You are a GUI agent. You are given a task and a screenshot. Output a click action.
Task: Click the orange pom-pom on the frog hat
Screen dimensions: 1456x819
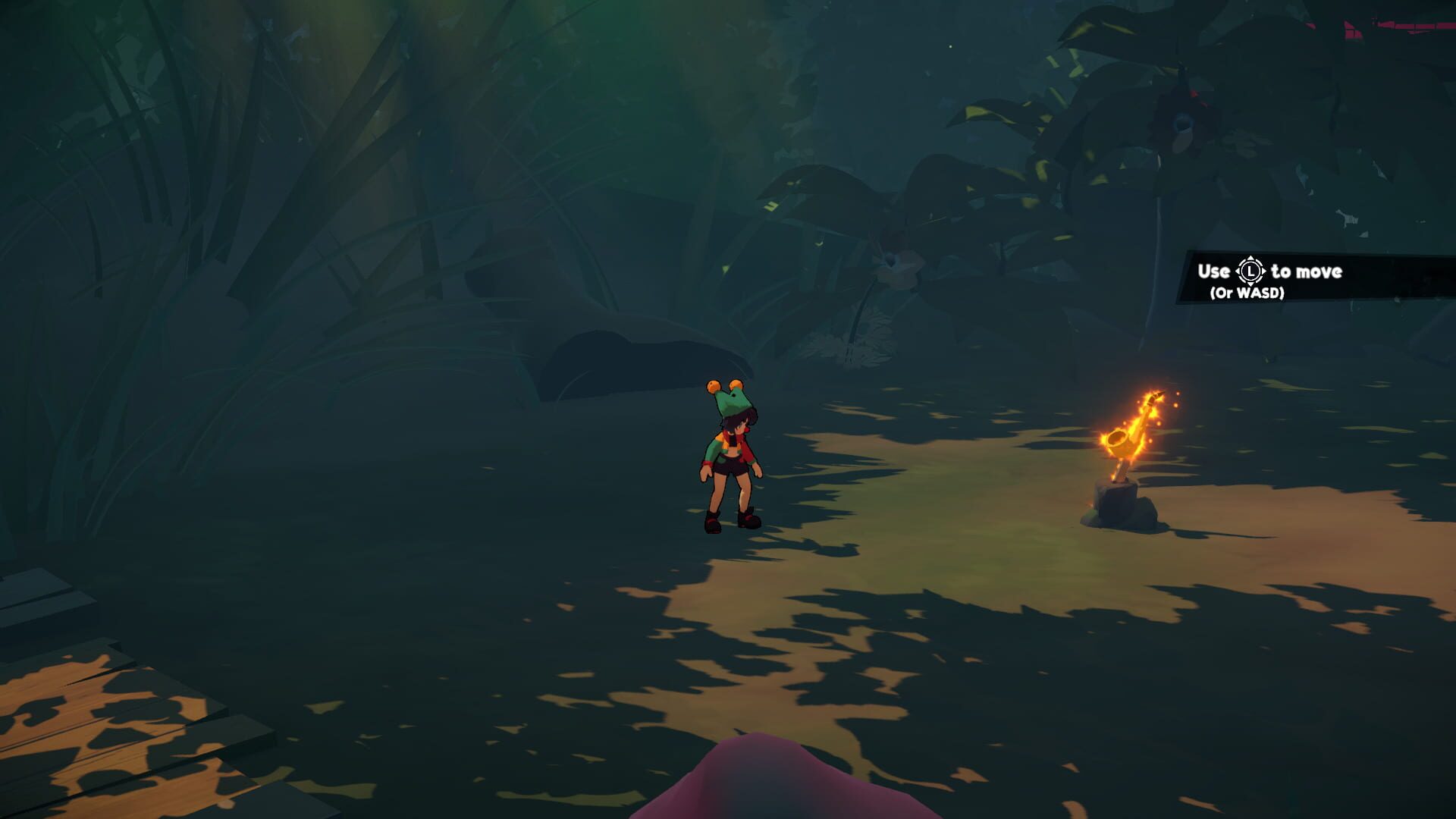tap(713, 387)
